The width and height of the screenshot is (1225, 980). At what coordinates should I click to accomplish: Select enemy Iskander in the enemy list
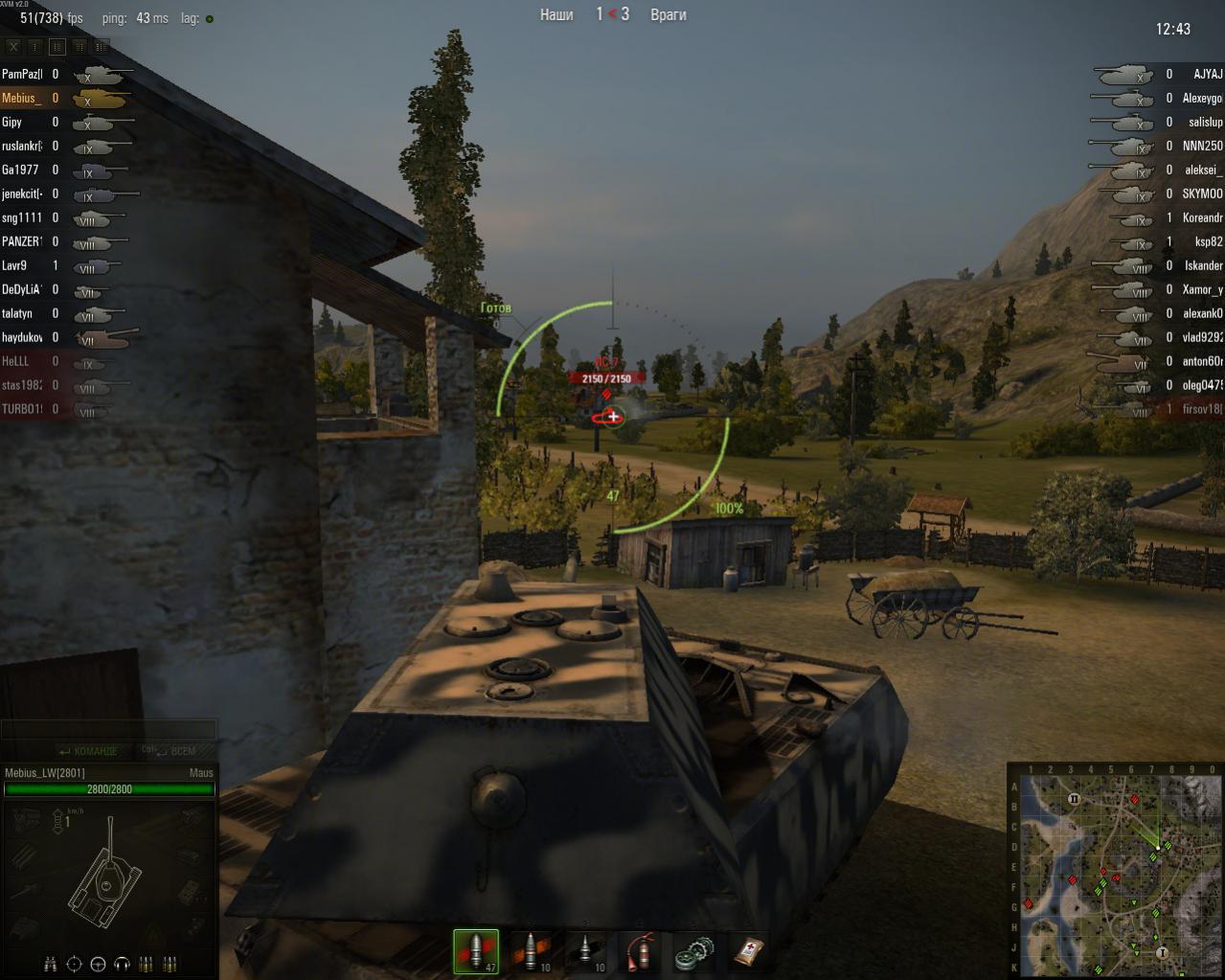coord(1203,265)
